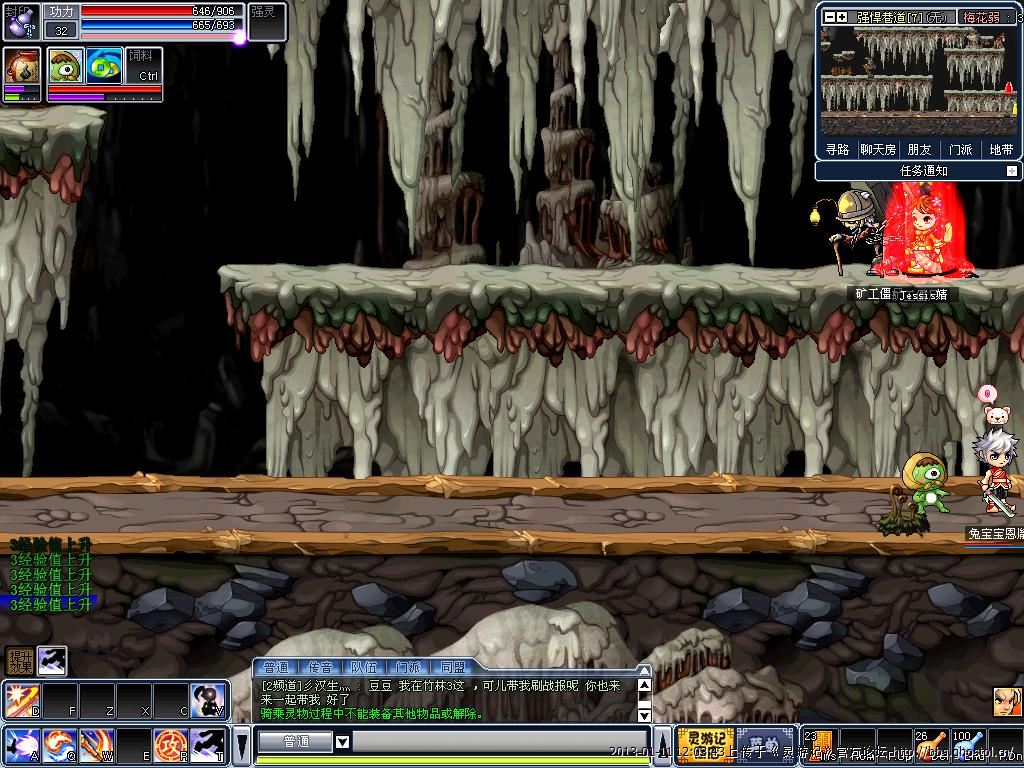The width and height of the screenshot is (1024, 768).
Task: Switch to the 同盟 alliance chat tab
Action: coord(452,667)
